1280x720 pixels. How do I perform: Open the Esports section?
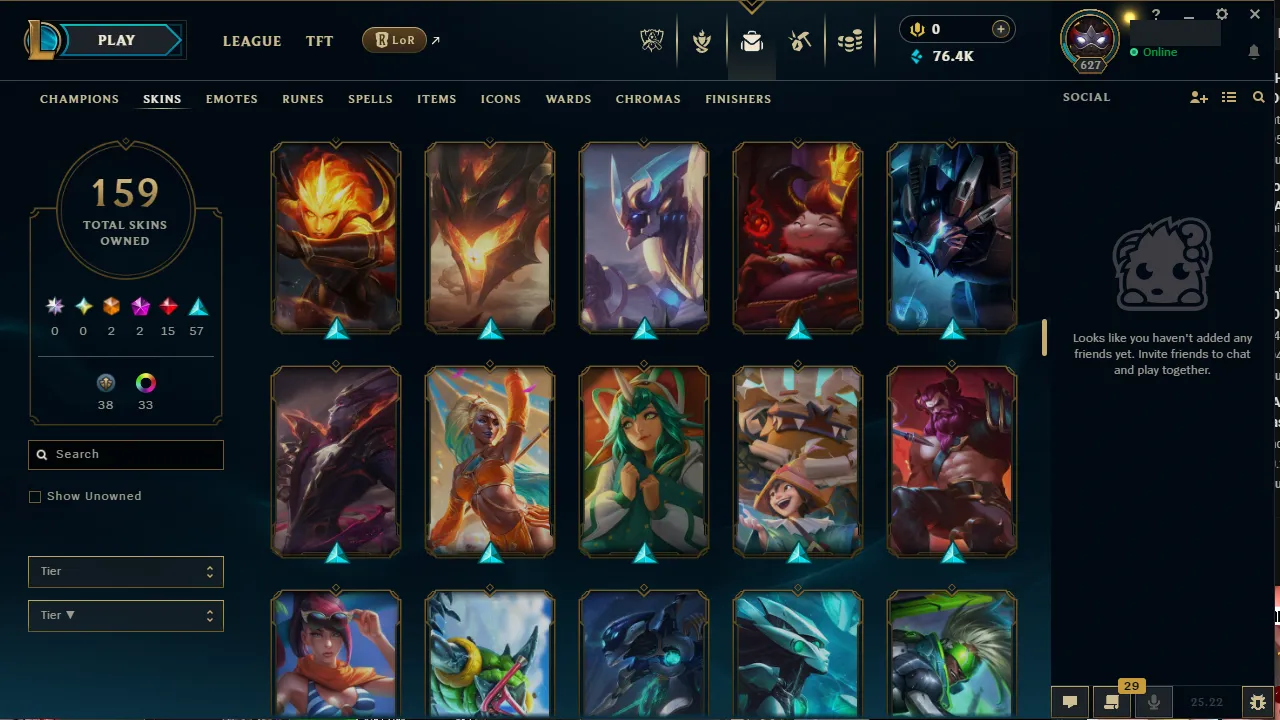point(651,41)
